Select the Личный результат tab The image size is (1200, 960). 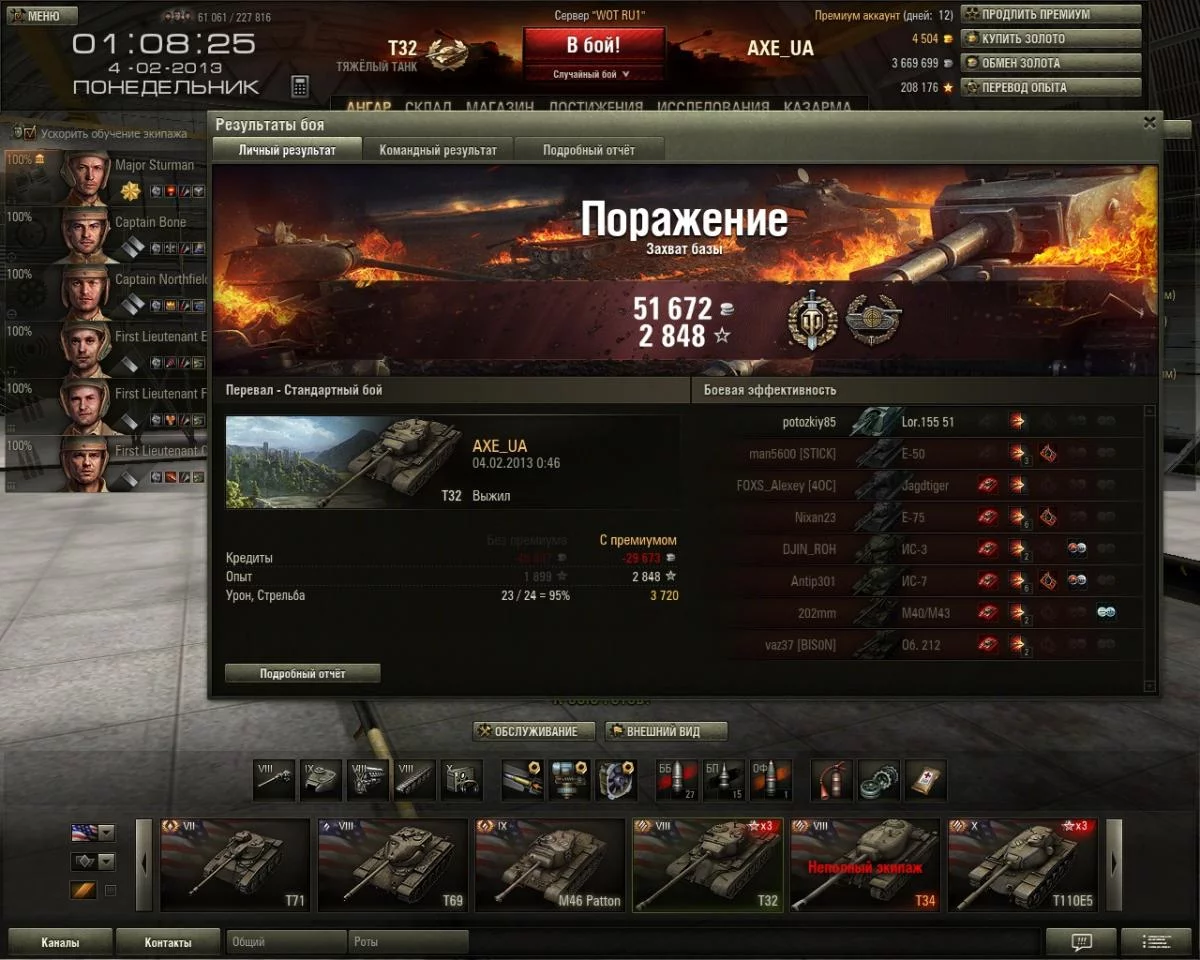tap(287, 150)
